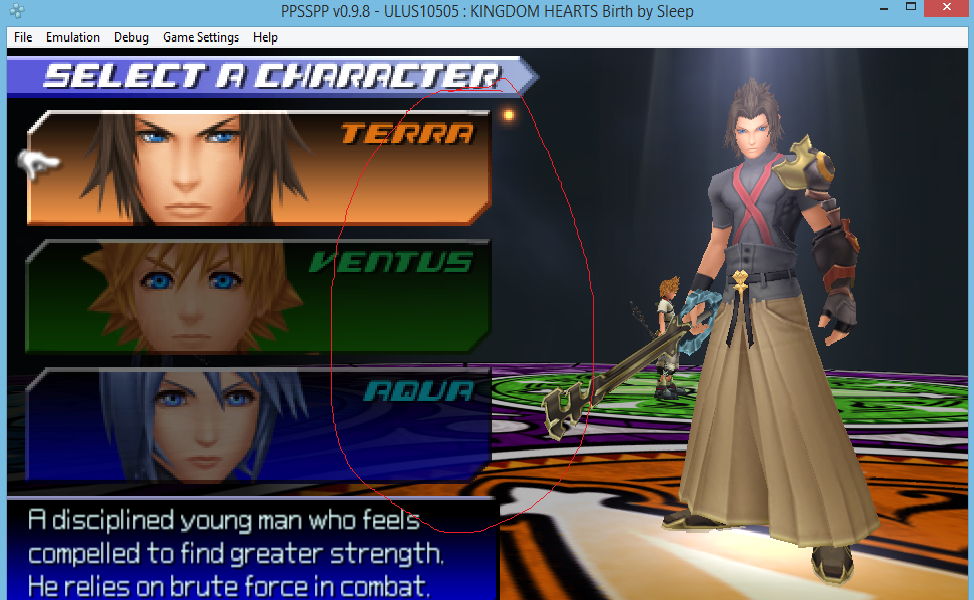Open the File menu
Screen dimensions: 974x600
pyautogui.click(x=23, y=37)
